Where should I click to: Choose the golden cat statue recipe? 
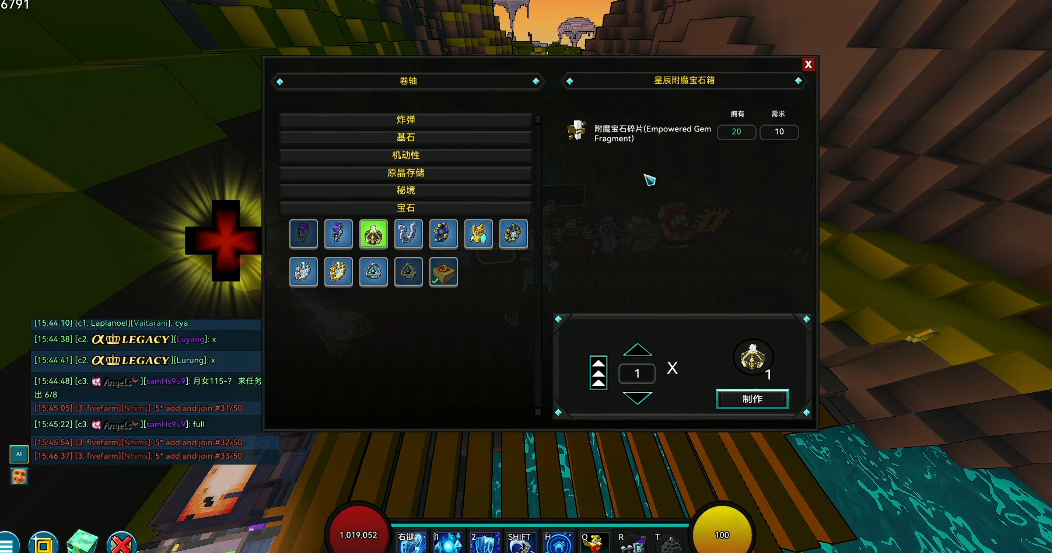[478, 234]
